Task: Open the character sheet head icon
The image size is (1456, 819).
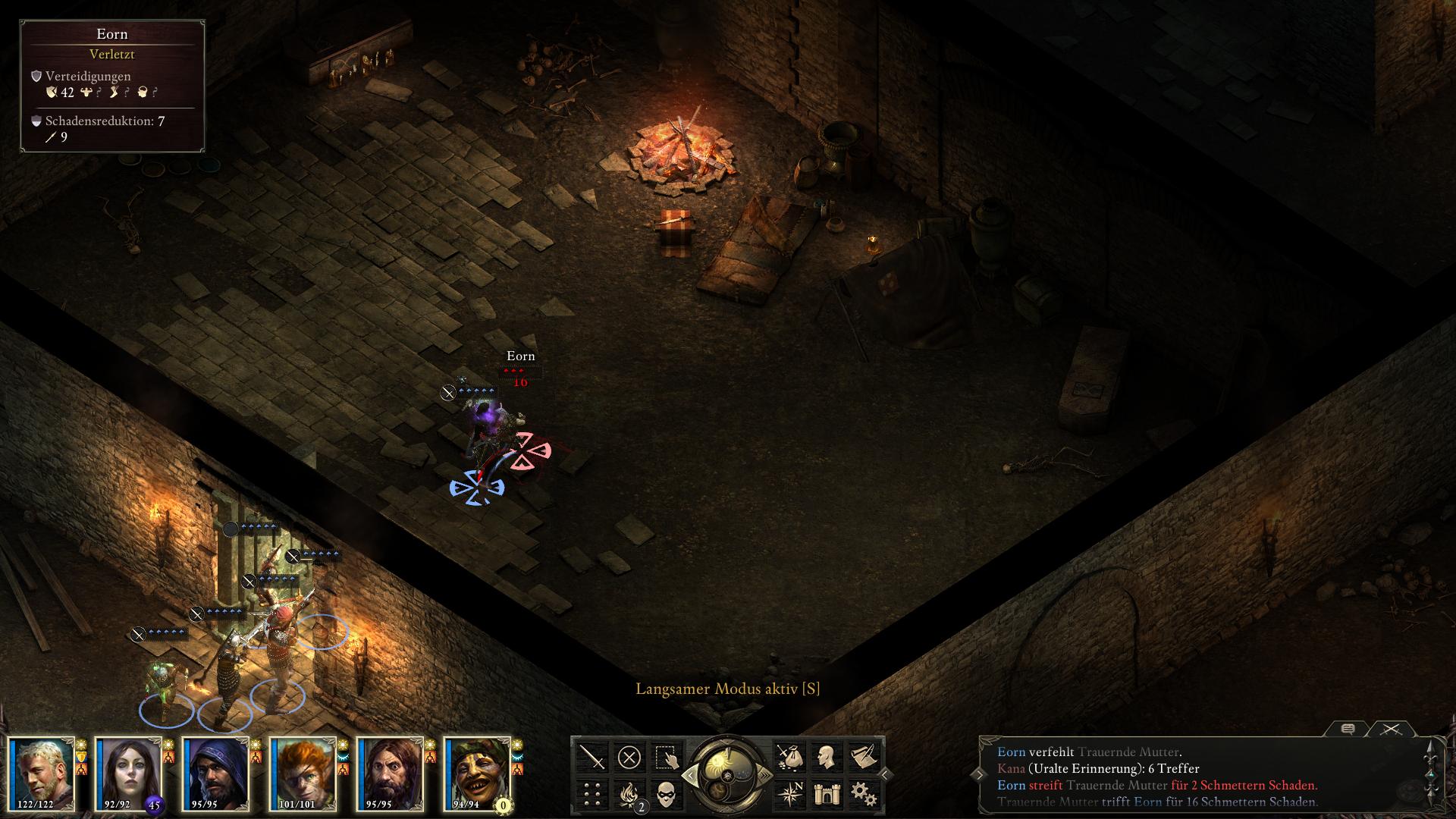Action: [x=827, y=757]
